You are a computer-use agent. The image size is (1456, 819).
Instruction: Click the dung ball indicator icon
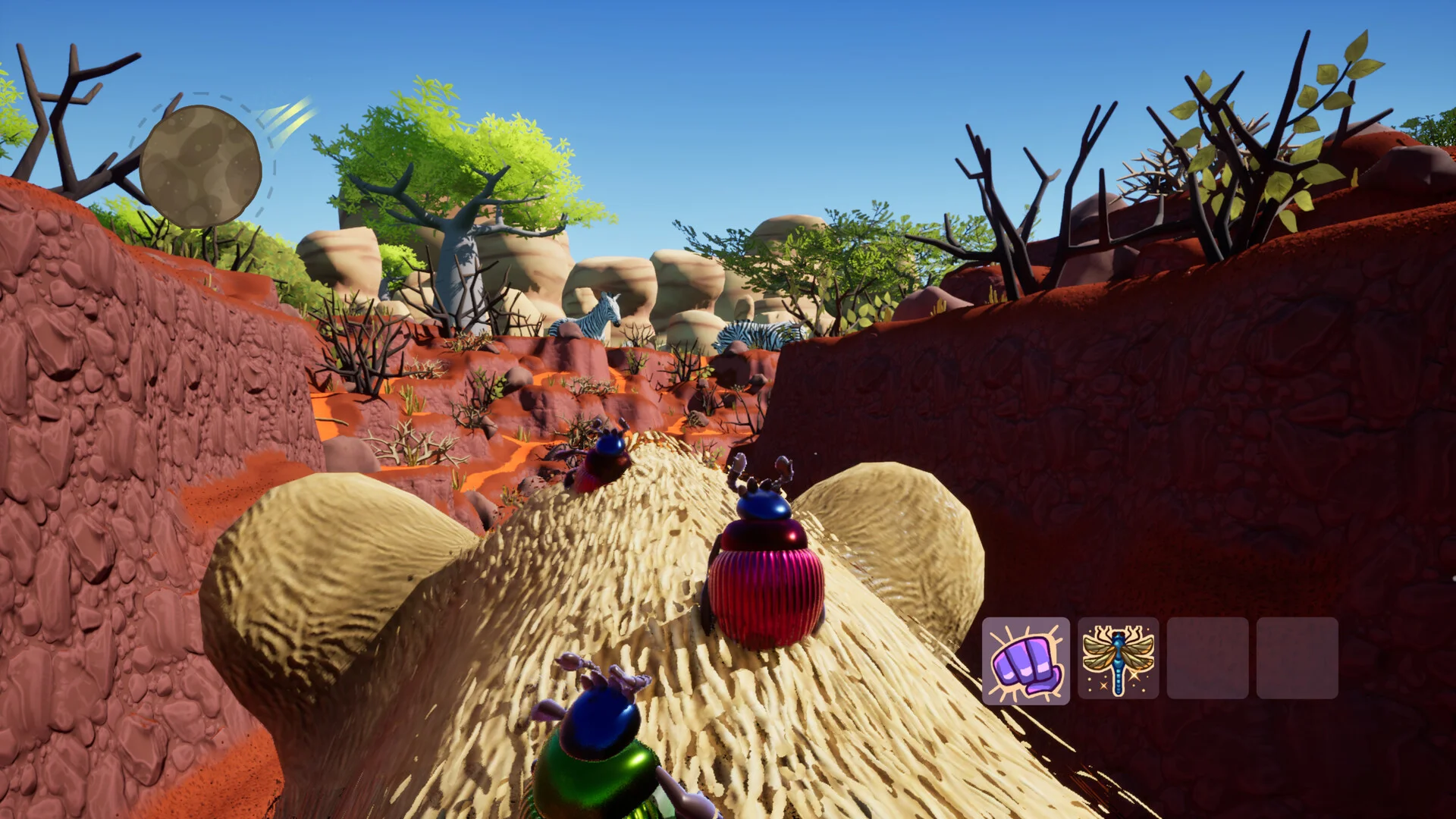tap(200, 166)
